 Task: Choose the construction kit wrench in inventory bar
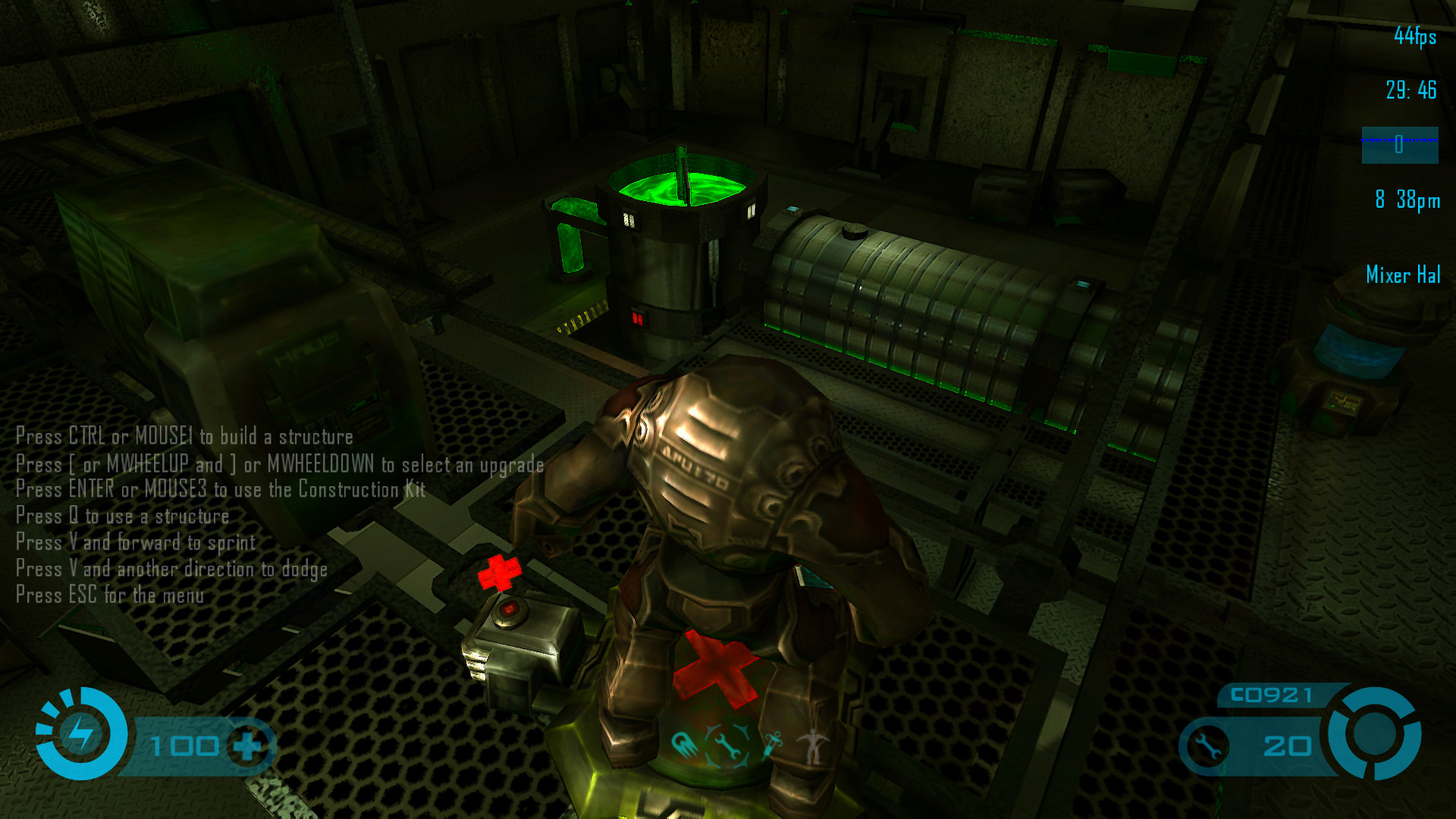tap(727, 746)
